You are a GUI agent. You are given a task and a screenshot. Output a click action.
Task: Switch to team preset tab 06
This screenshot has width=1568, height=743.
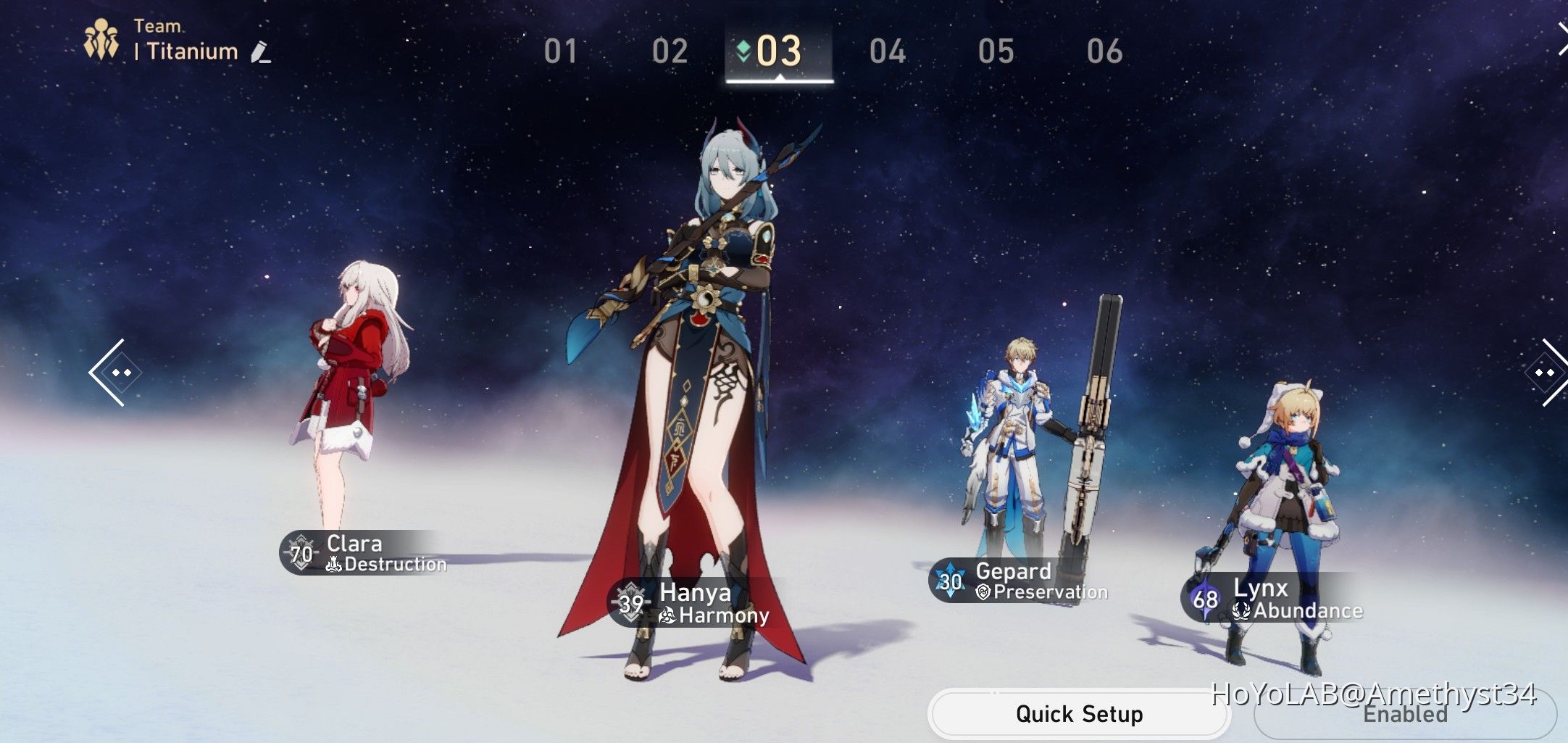[1106, 51]
